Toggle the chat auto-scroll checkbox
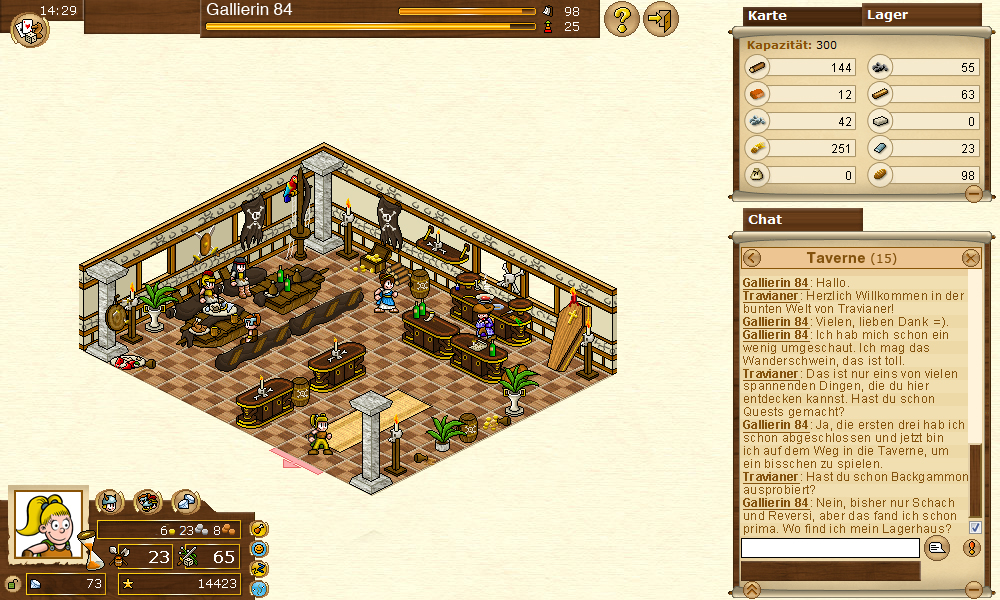1000x600 pixels. 975,527
